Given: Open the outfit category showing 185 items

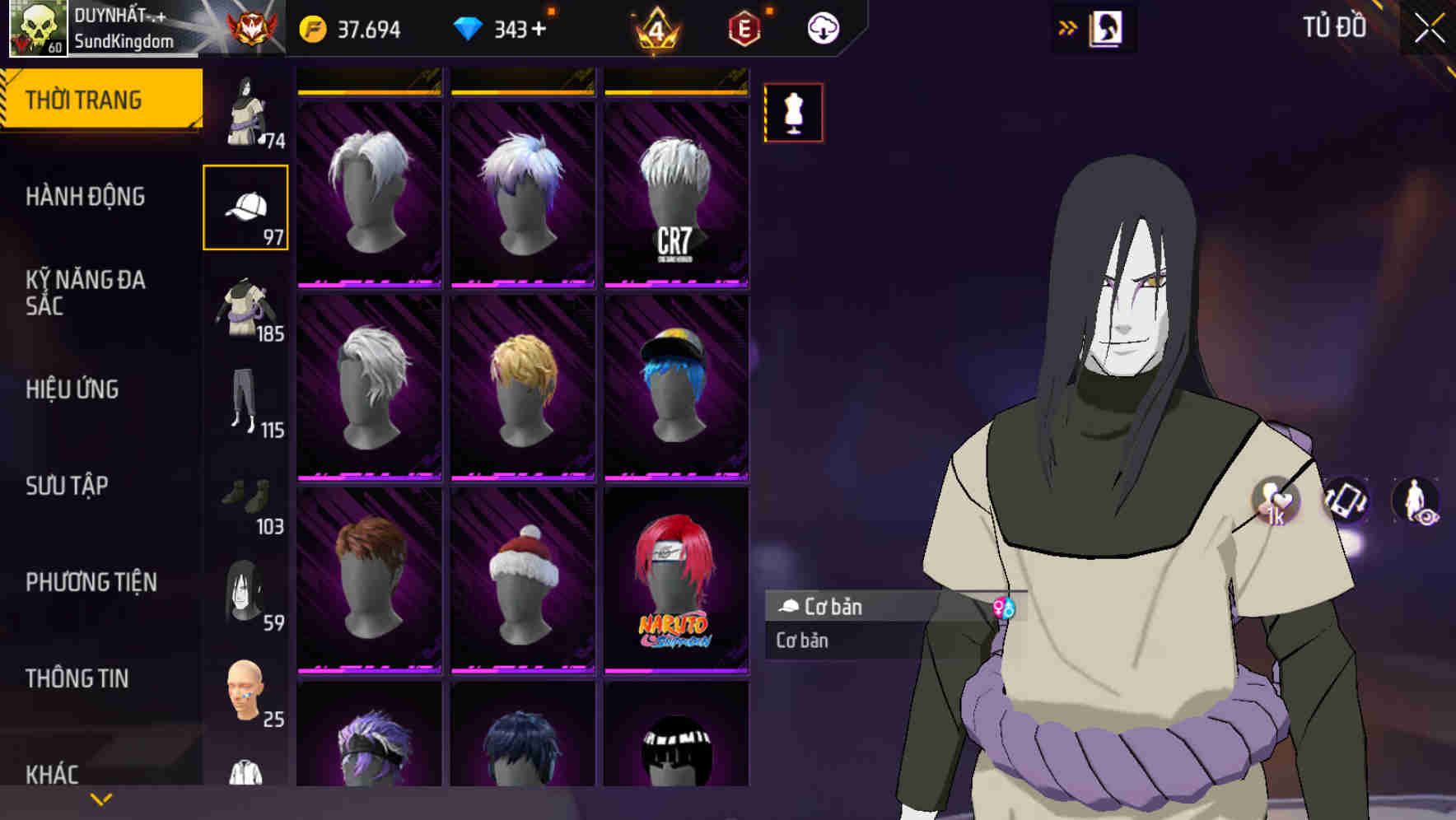Looking at the screenshot, I should click(245, 309).
